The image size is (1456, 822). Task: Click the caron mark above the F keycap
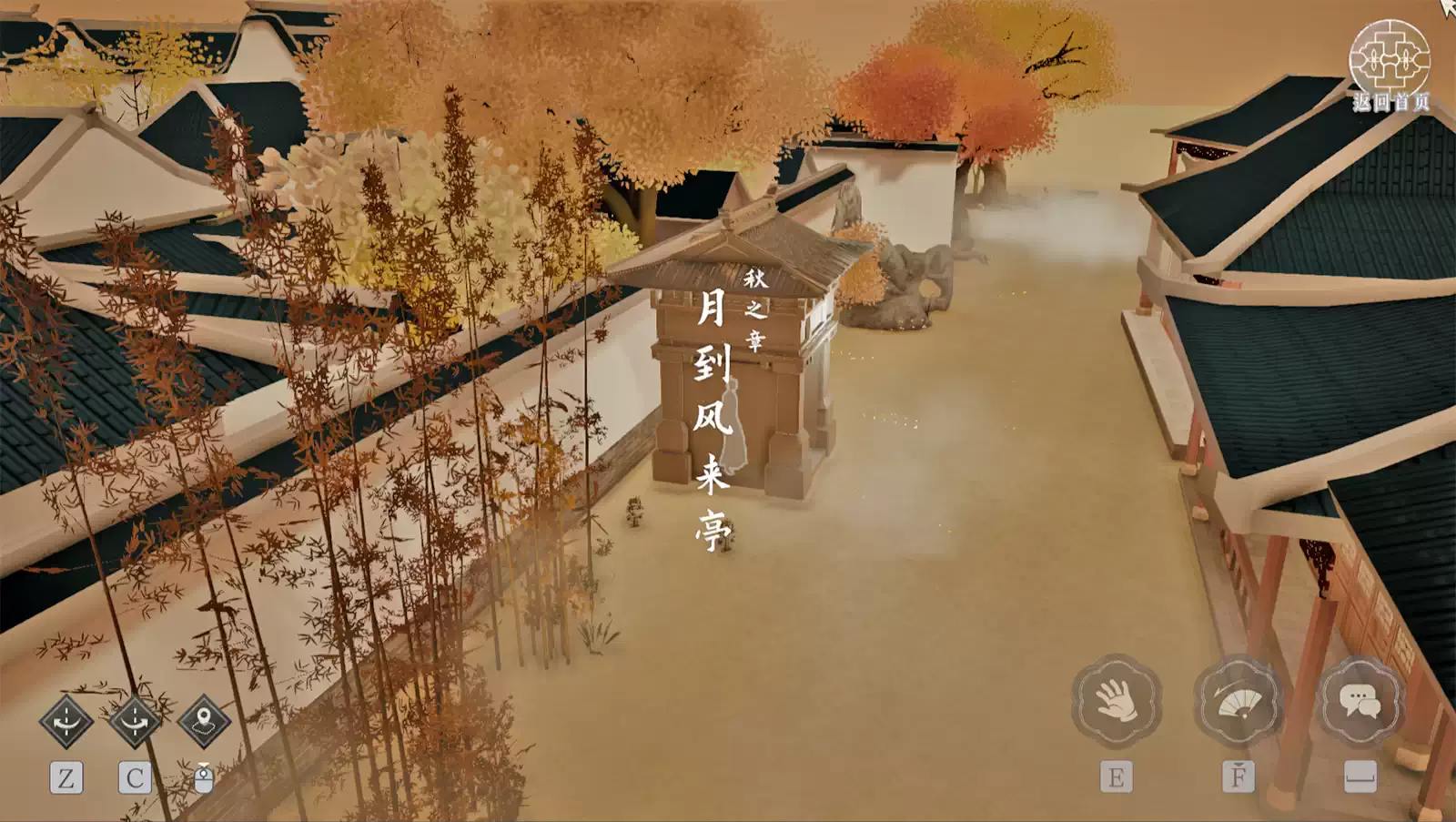1239,766
